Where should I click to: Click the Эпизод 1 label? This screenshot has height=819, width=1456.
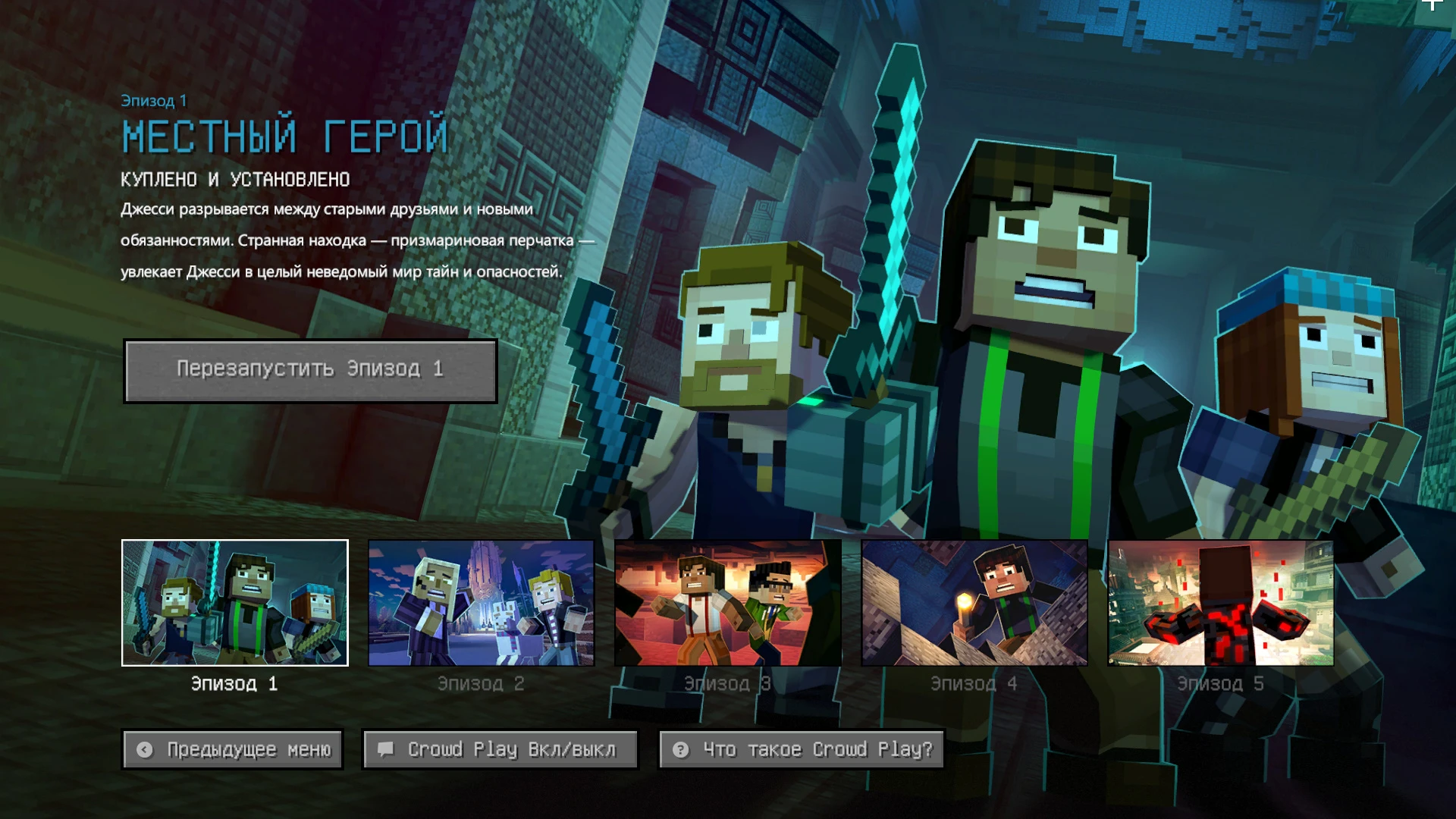click(x=234, y=683)
